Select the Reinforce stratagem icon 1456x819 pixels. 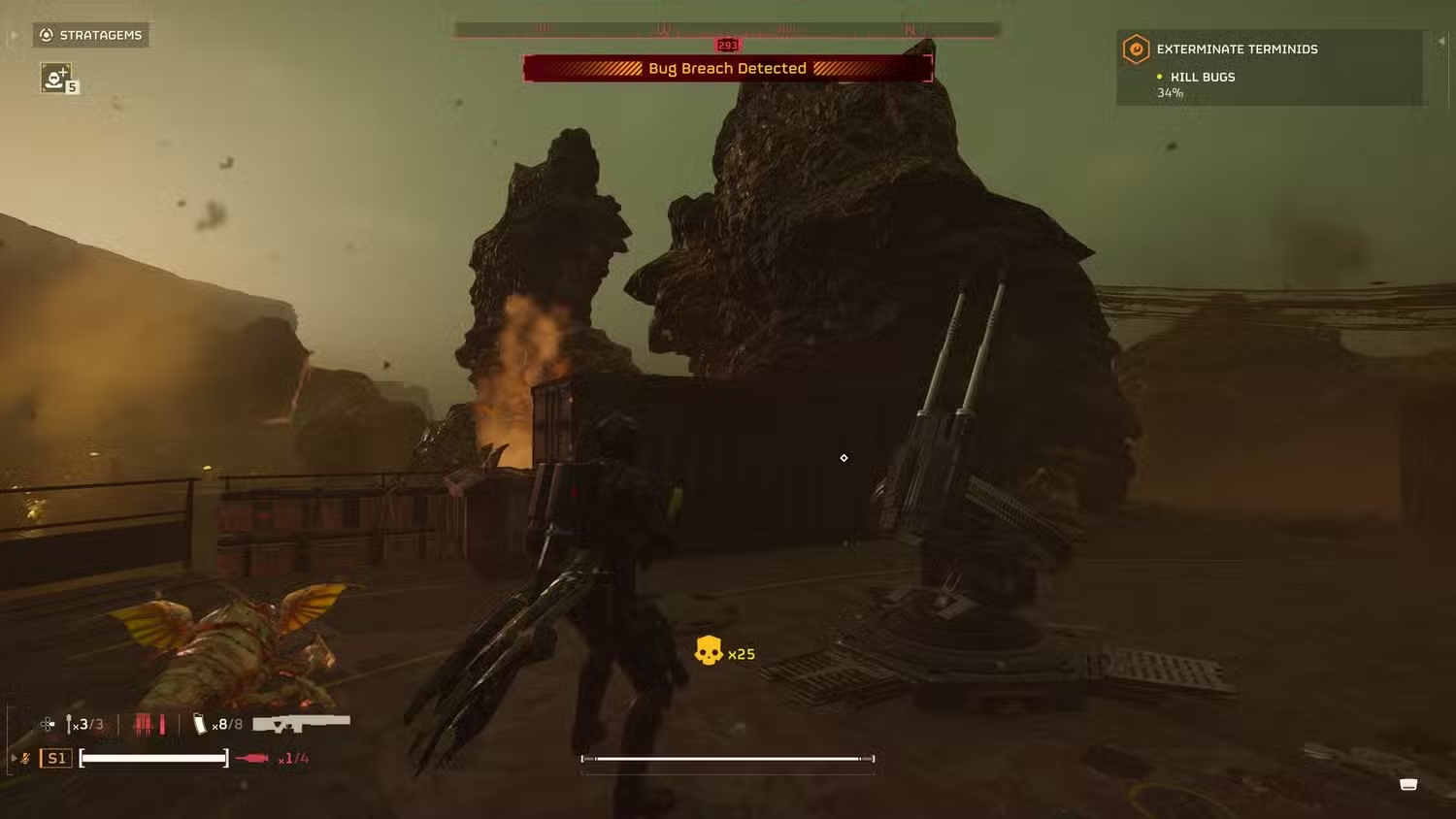pos(56,78)
